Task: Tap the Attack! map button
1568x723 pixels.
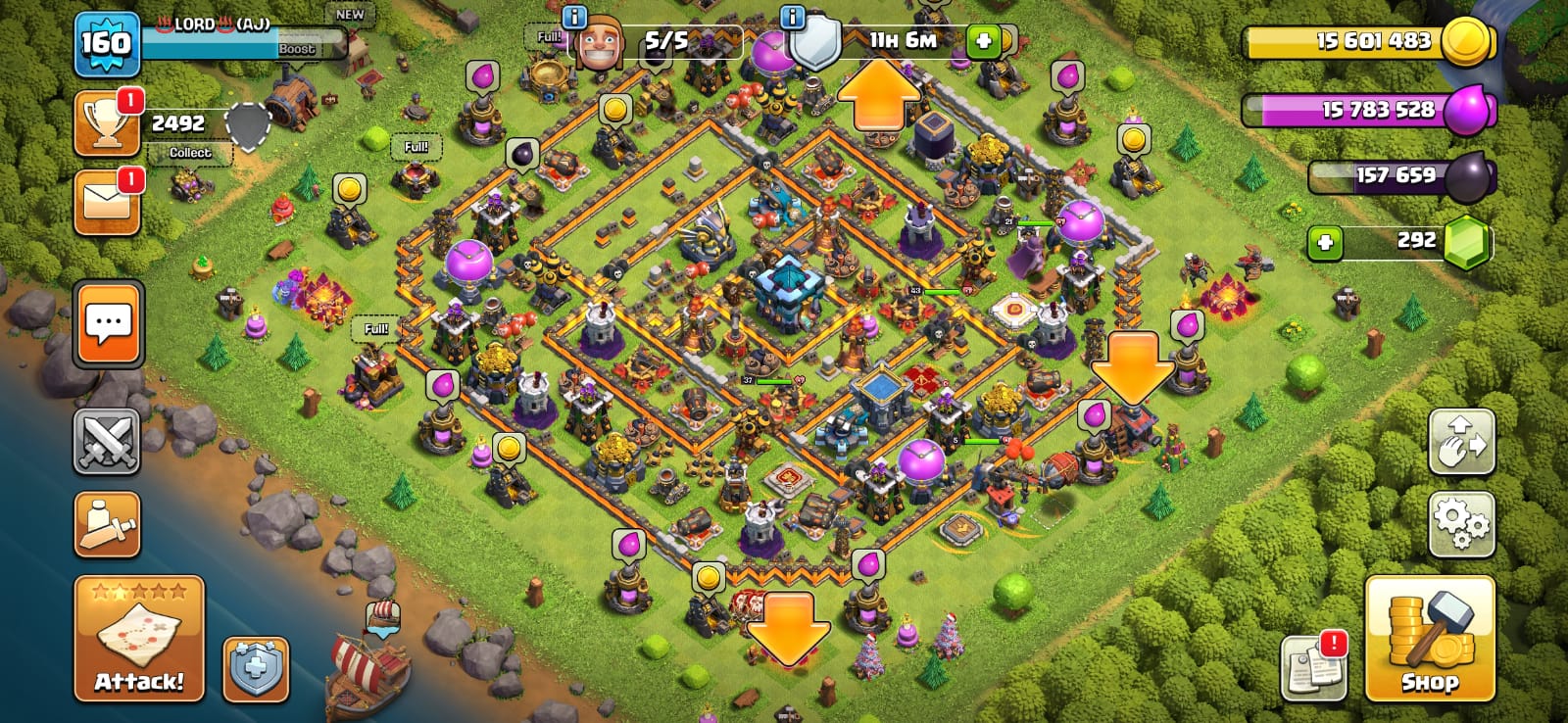Action: (139, 638)
